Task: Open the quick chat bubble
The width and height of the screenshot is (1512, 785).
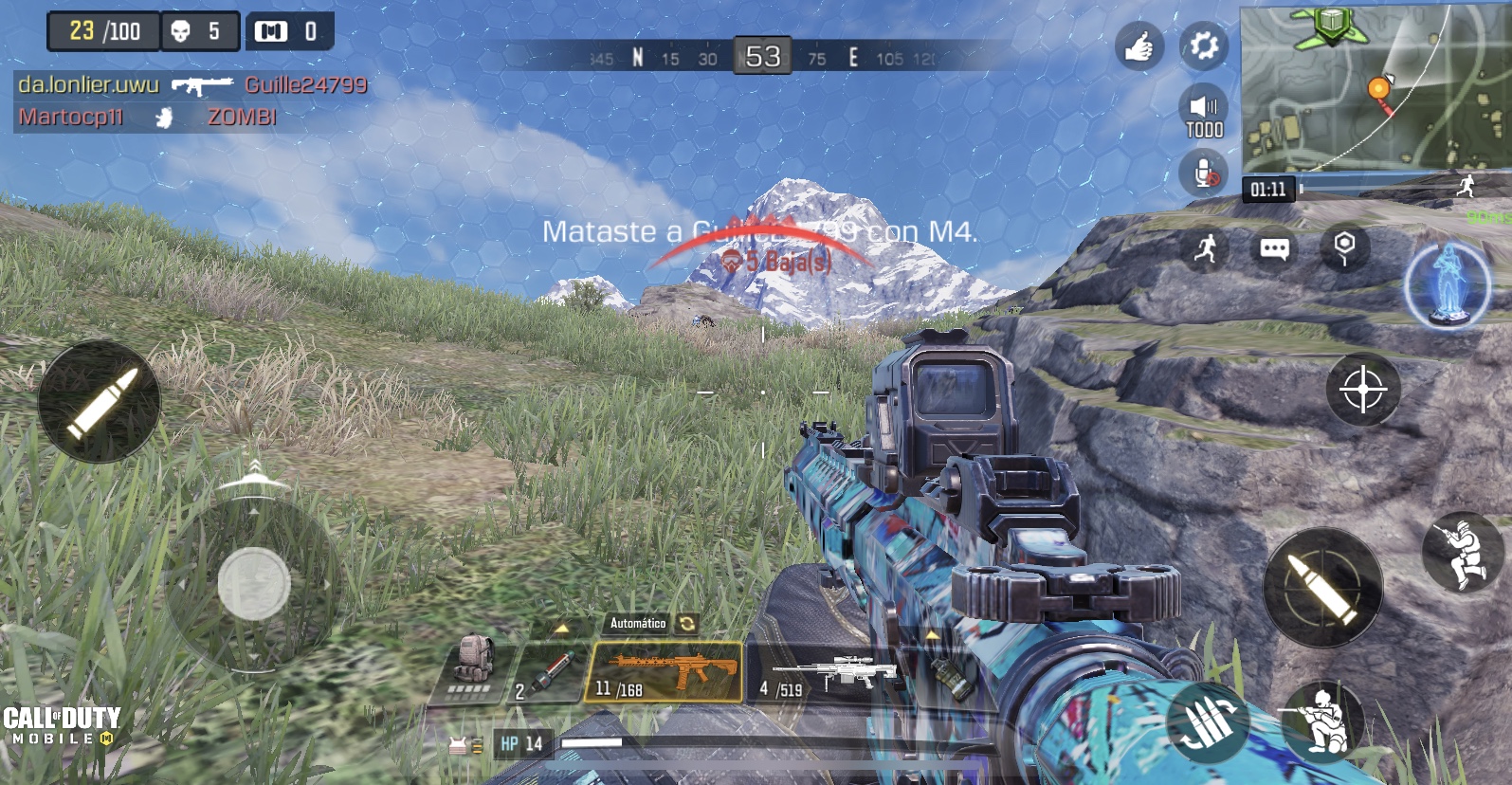Action: 1274,249
